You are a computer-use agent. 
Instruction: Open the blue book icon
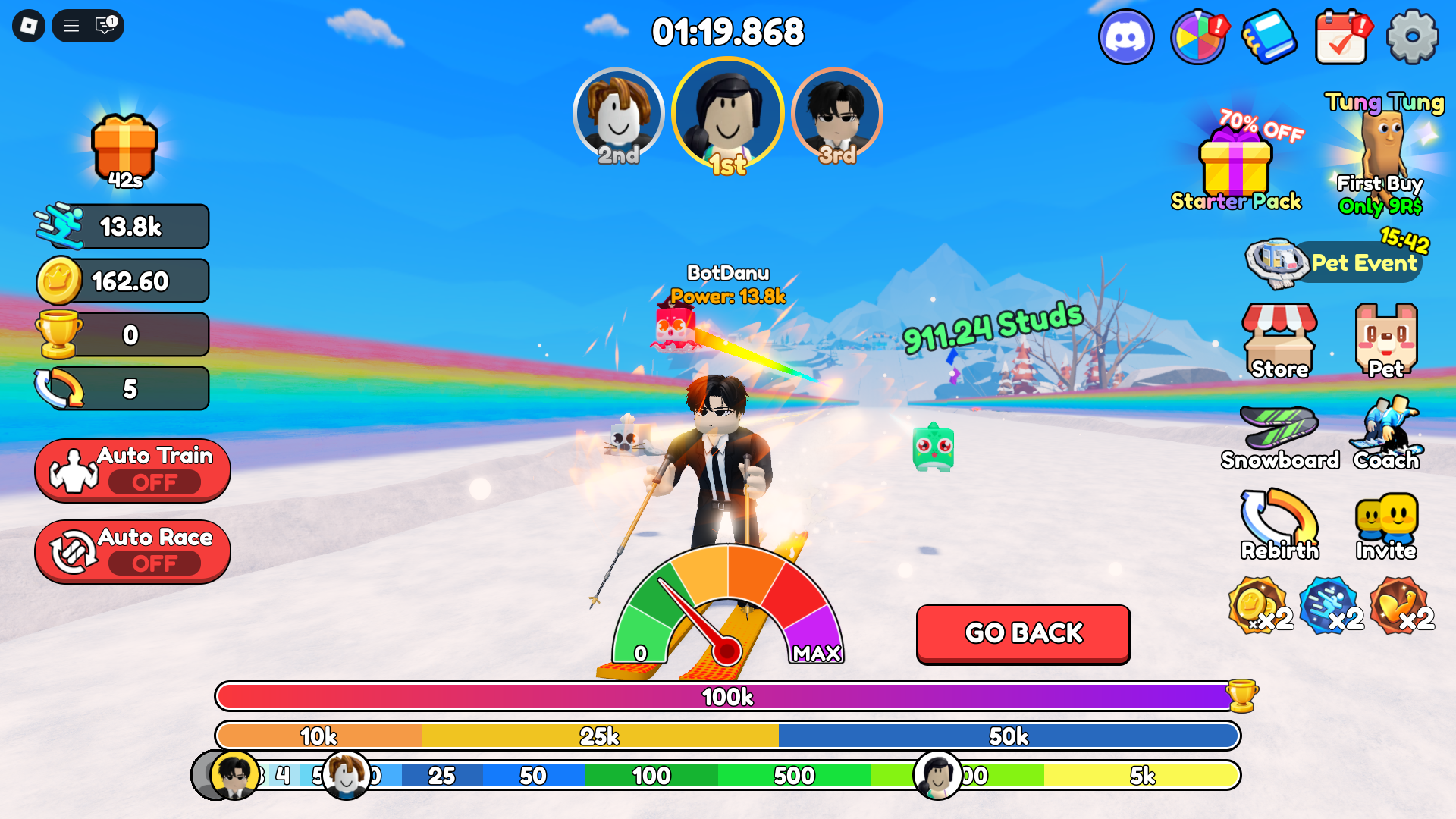click(1269, 37)
